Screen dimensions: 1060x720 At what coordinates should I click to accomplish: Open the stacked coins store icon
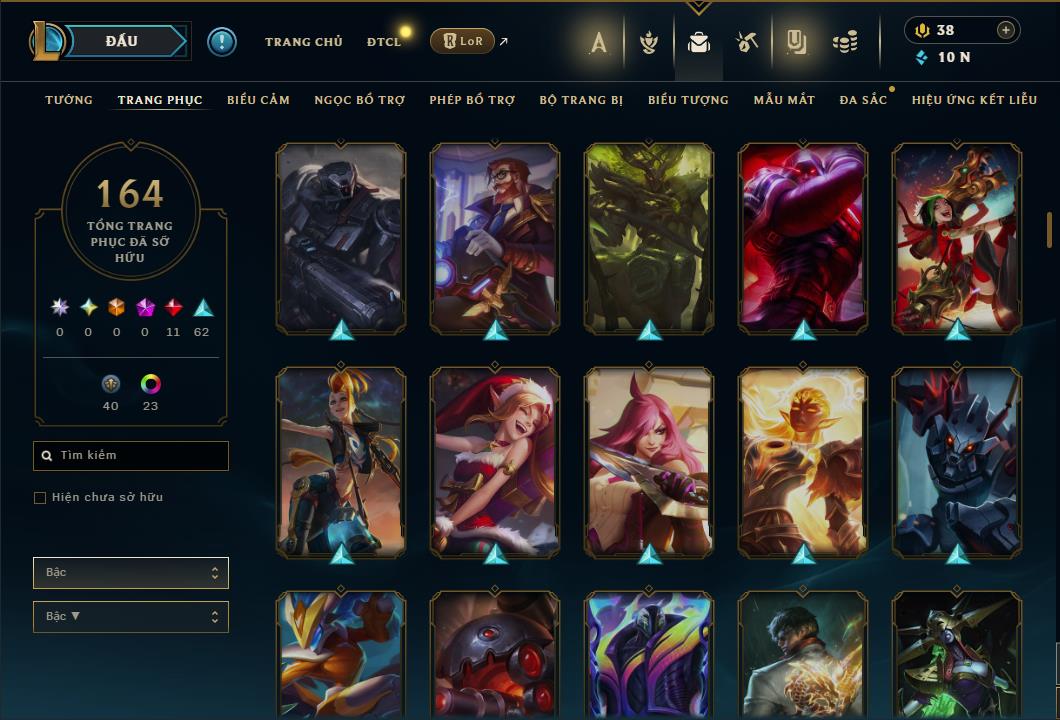point(845,42)
